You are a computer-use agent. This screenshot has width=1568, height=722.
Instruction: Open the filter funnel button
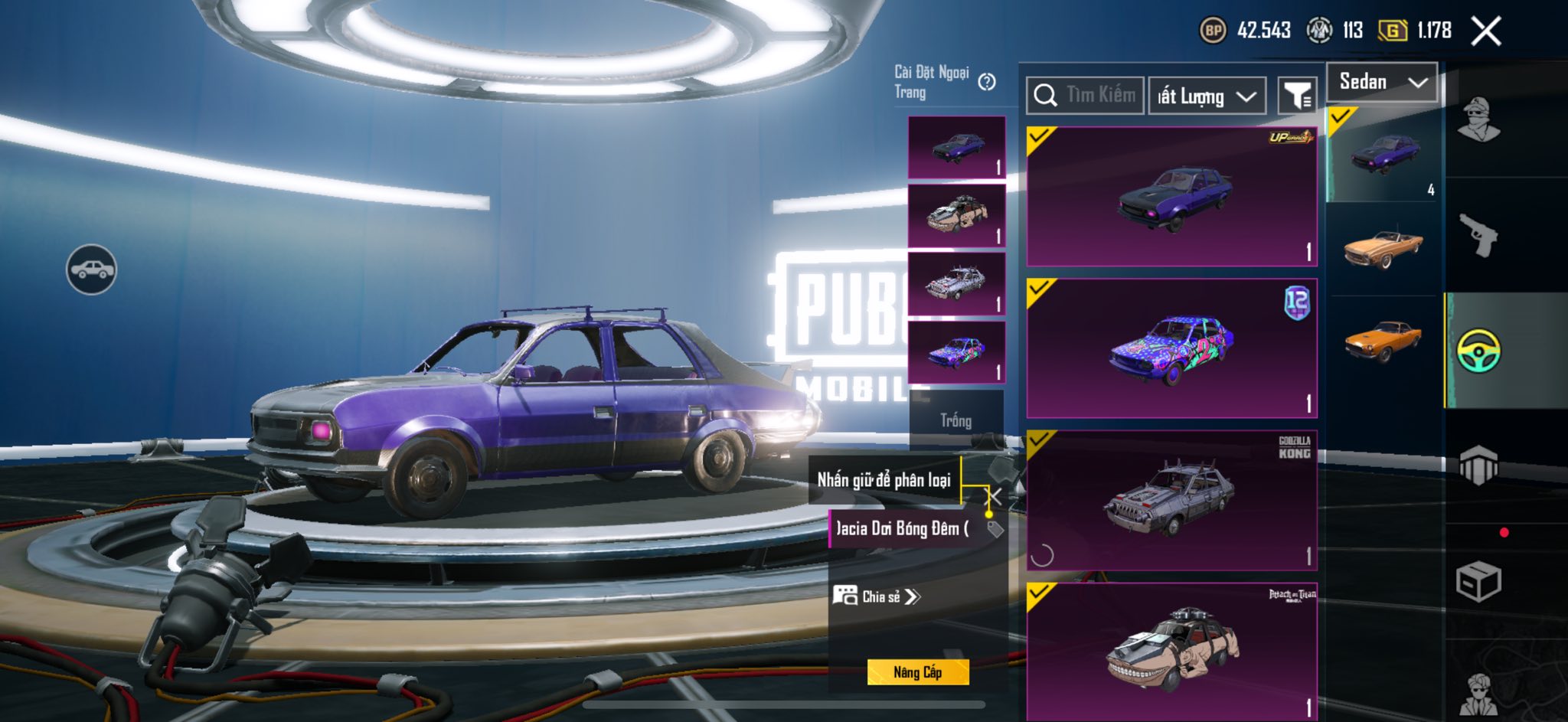coord(1298,96)
